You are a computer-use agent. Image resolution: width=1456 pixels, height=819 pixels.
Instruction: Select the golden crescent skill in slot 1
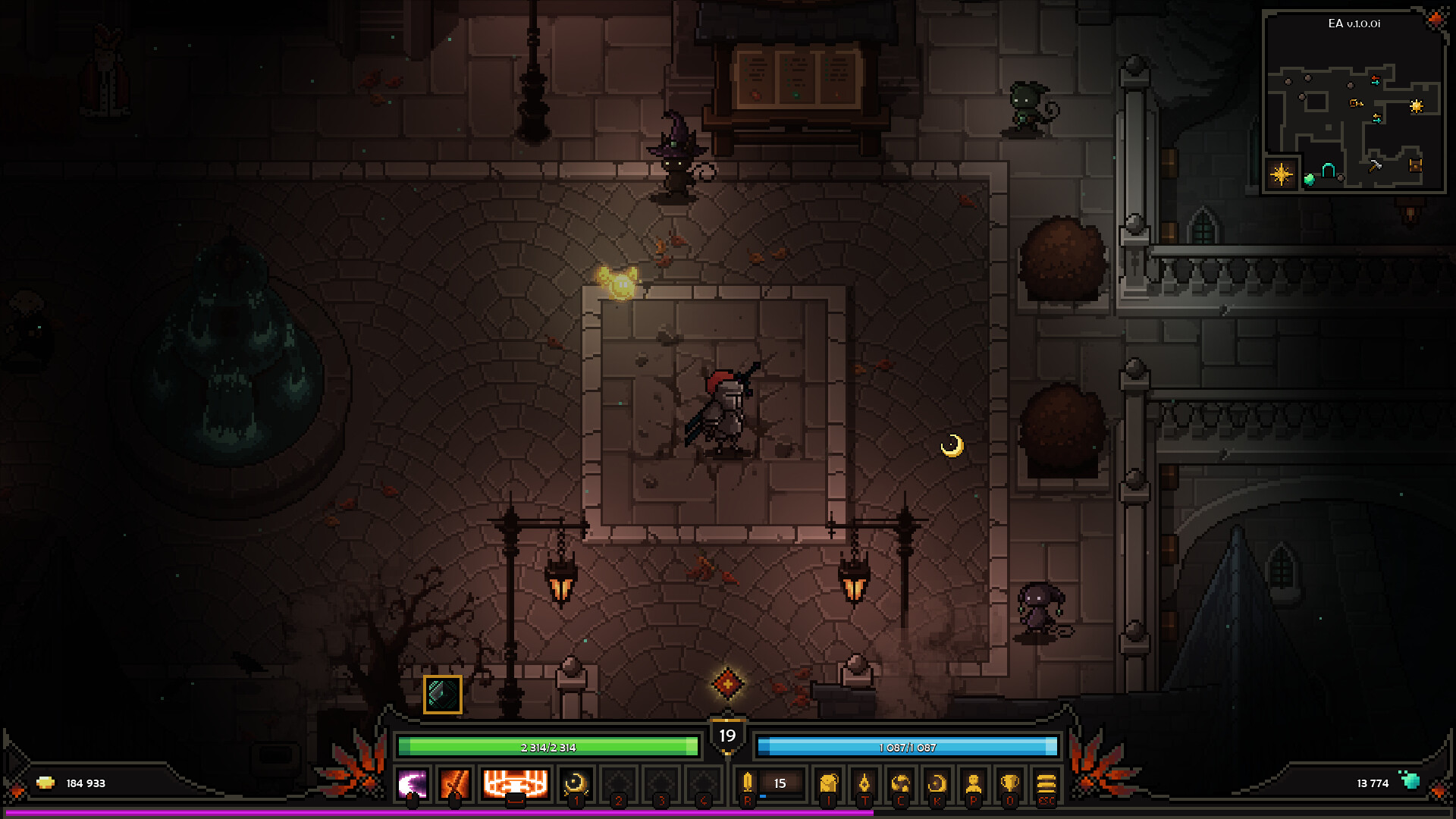tap(576, 784)
